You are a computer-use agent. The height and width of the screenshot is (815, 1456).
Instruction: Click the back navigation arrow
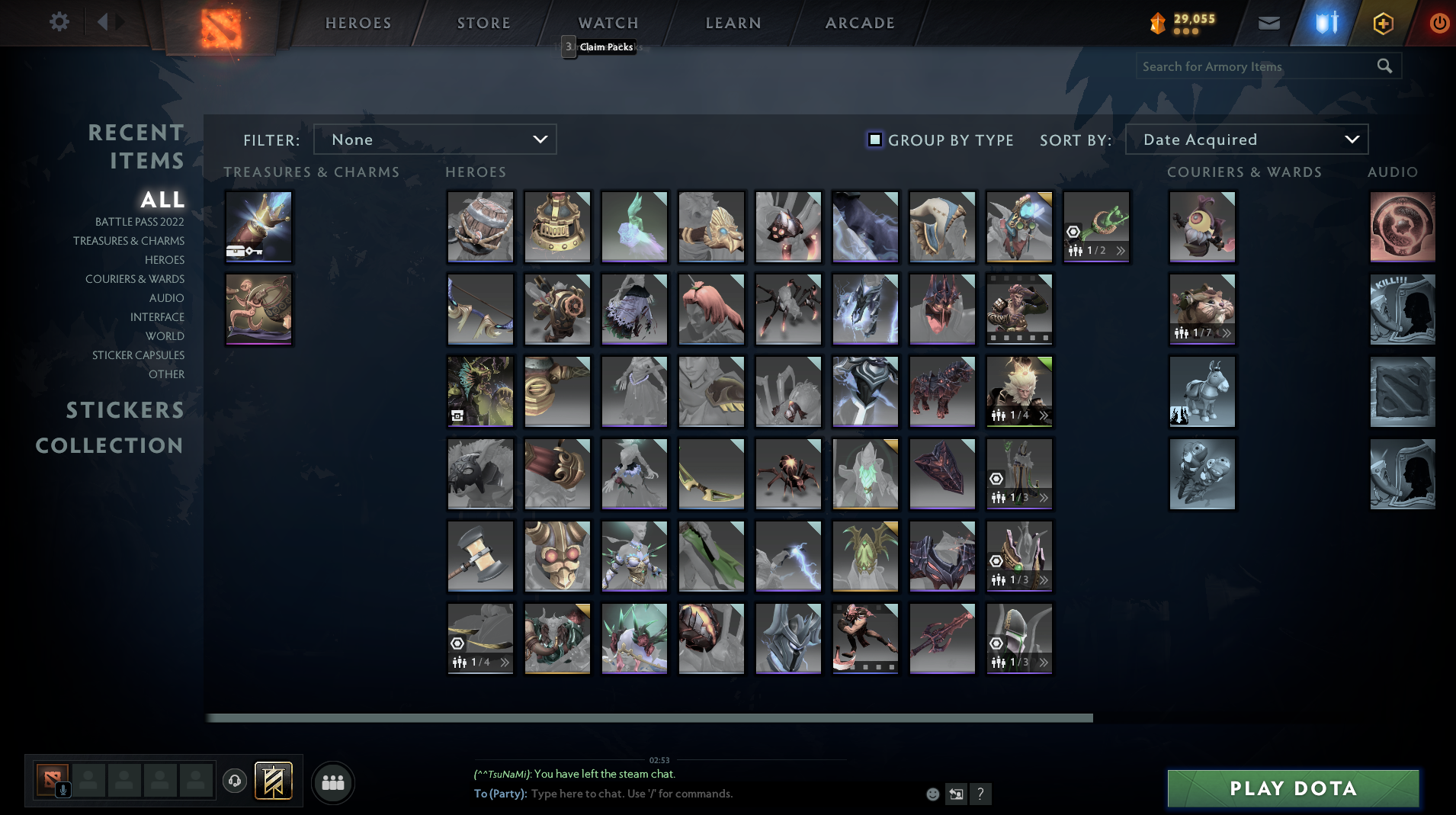click(x=104, y=21)
